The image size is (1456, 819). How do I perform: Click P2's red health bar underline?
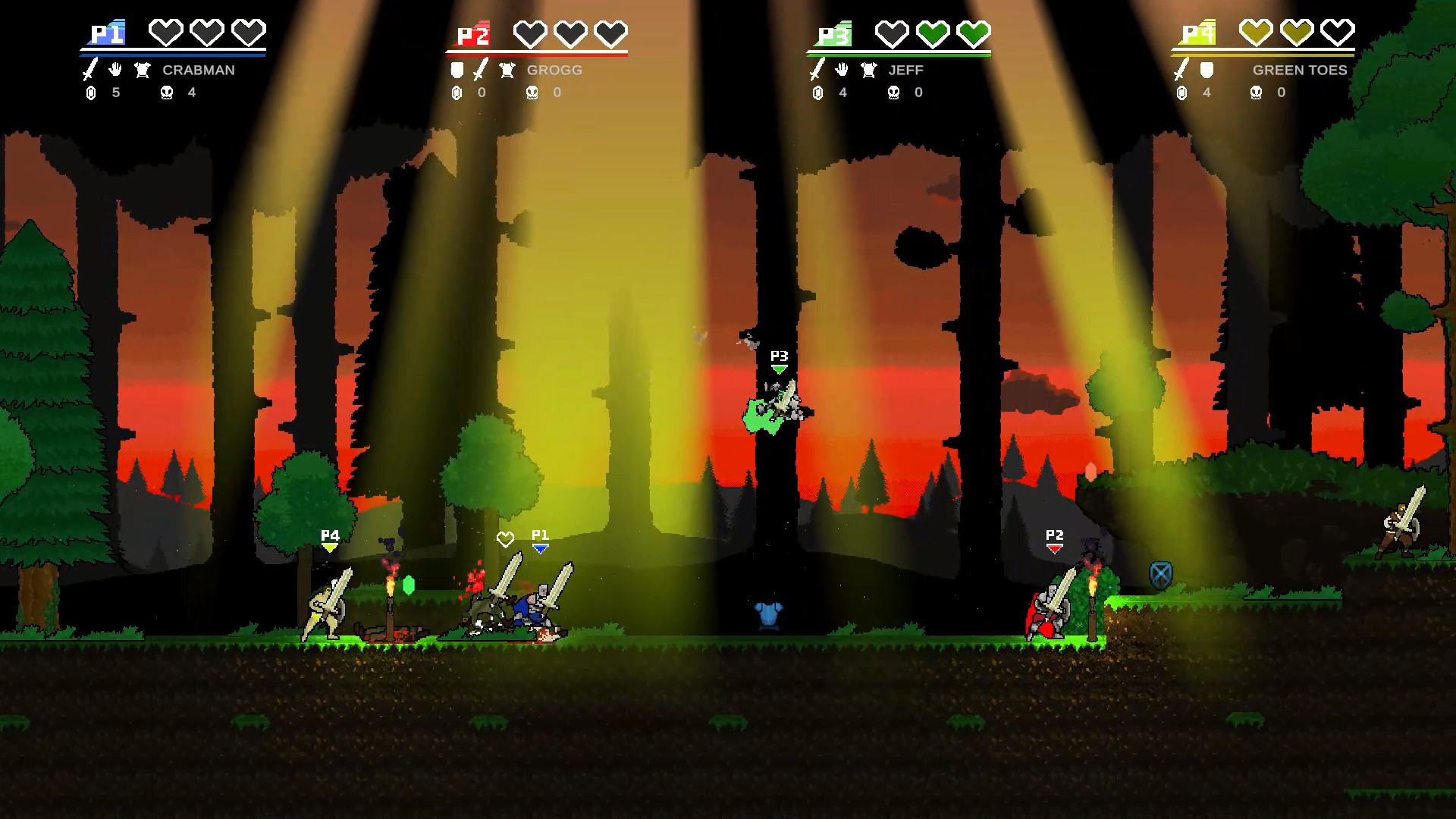[x=537, y=55]
